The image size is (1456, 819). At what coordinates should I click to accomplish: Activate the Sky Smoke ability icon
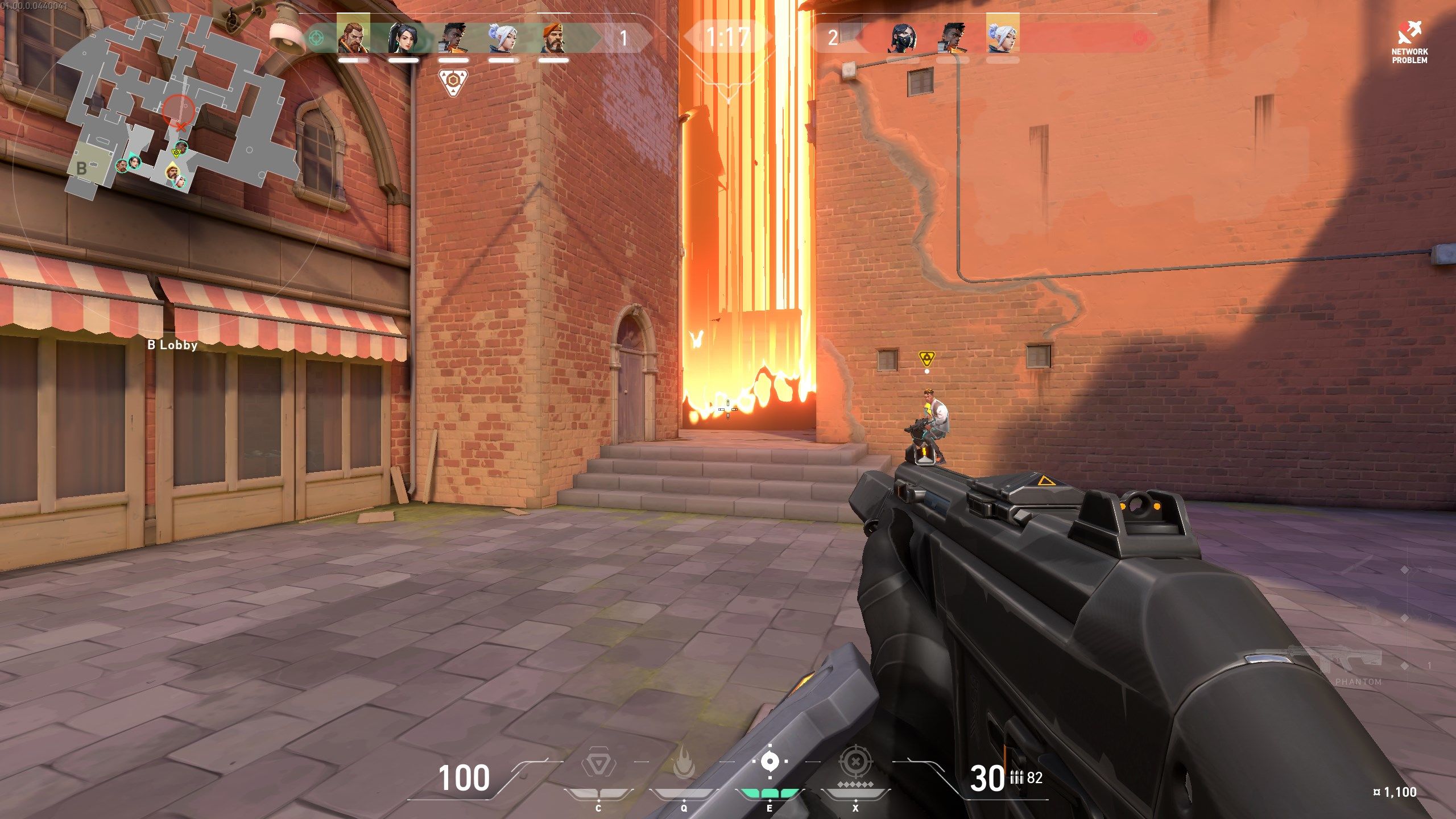[770, 762]
